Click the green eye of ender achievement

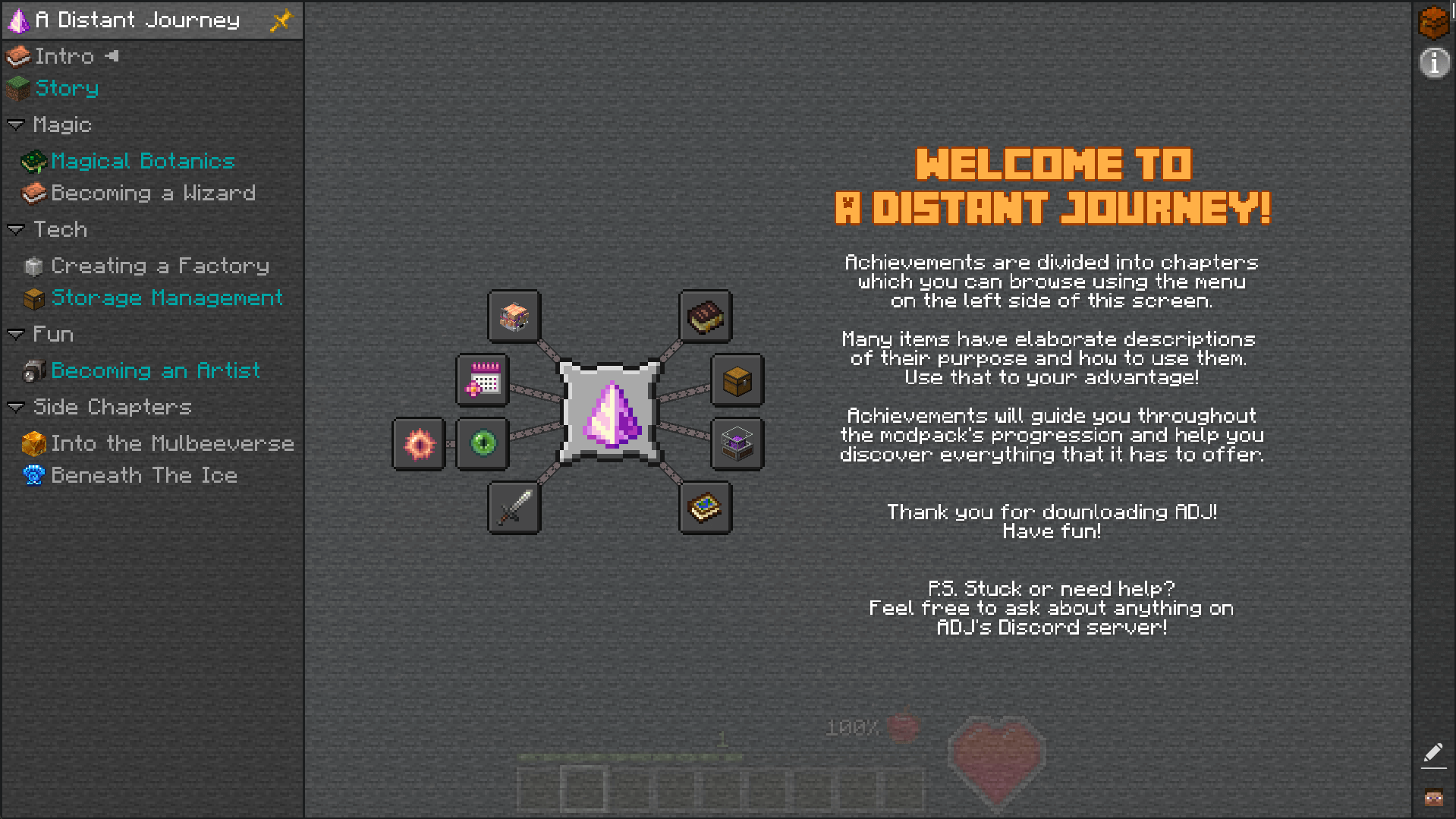pos(482,444)
